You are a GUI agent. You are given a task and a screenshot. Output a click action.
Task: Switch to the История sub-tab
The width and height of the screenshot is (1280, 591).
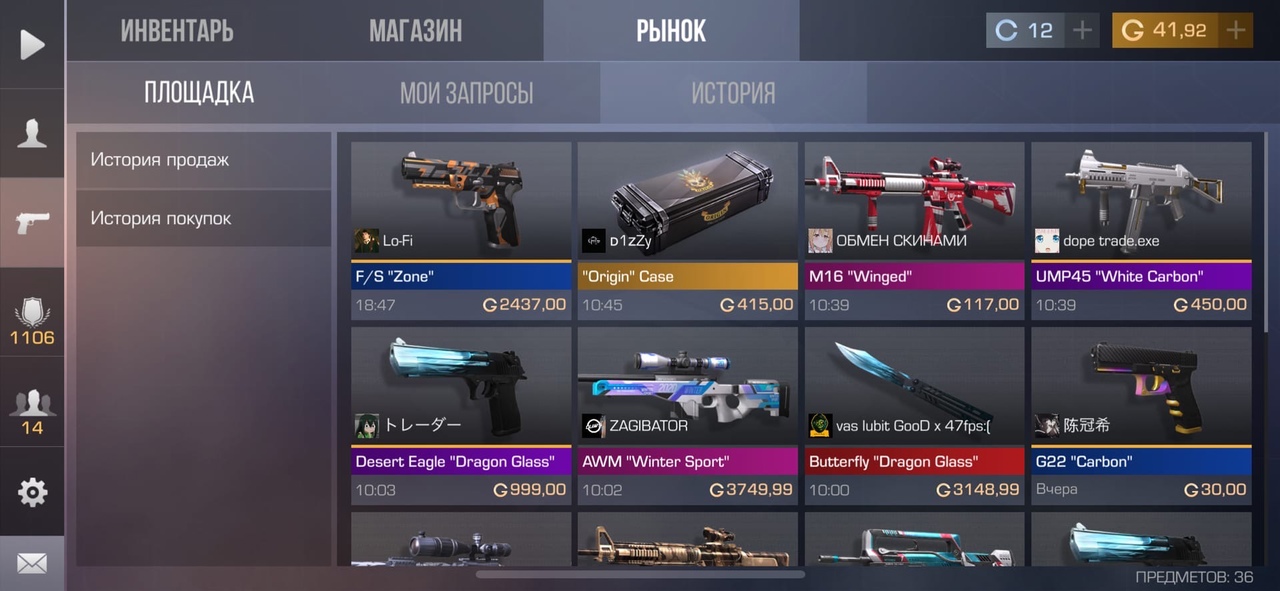coord(733,93)
